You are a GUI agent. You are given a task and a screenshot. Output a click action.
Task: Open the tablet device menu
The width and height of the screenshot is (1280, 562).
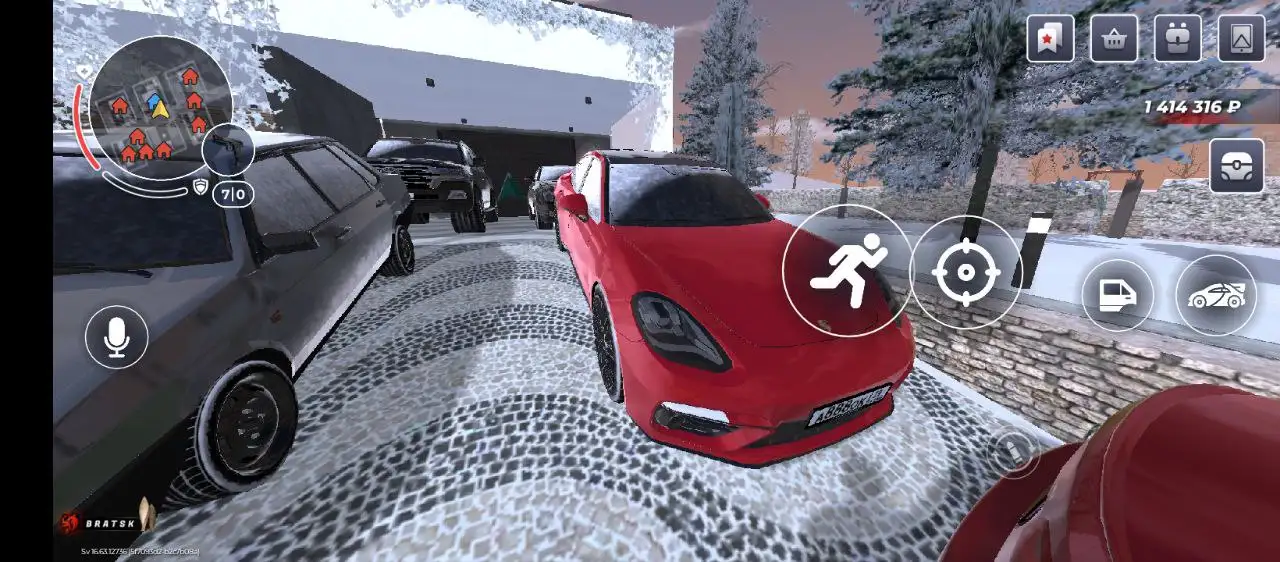coord(1241,39)
